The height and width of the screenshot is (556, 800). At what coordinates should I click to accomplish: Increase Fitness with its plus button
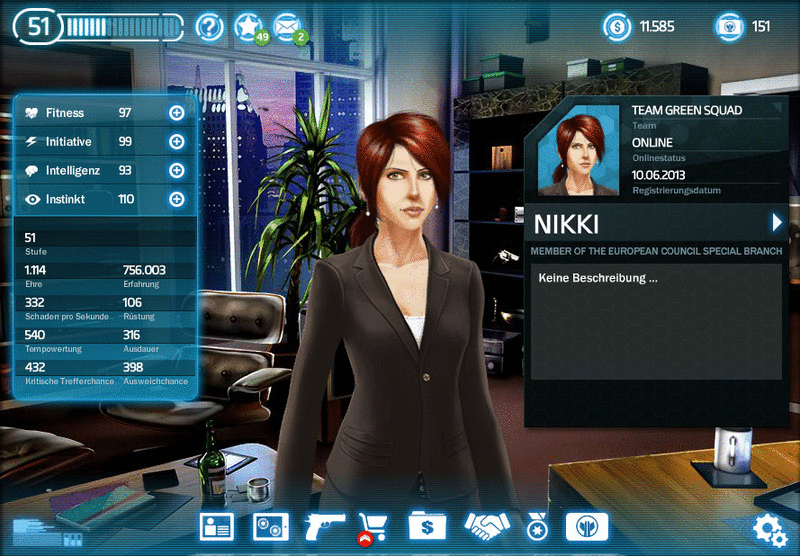click(177, 113)
